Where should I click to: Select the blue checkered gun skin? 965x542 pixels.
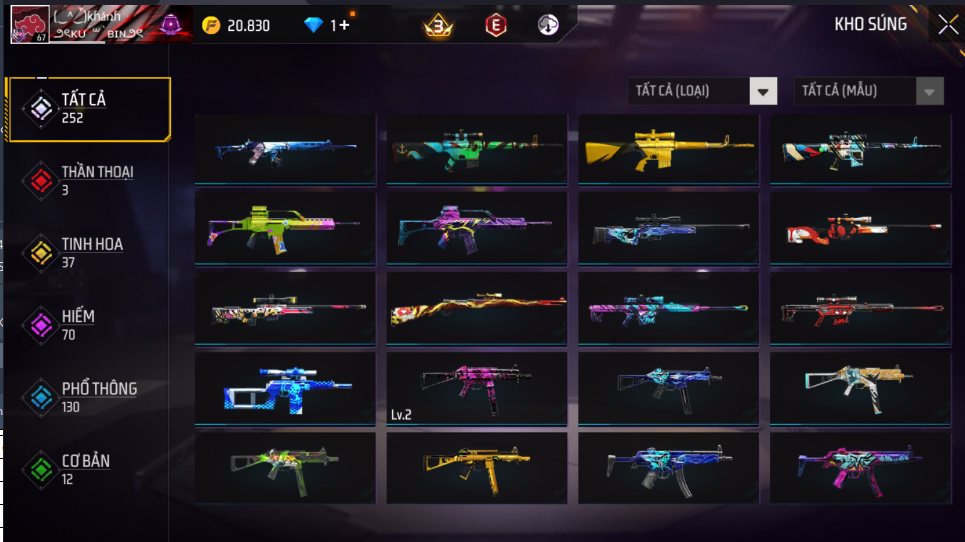tap(285, 389)
